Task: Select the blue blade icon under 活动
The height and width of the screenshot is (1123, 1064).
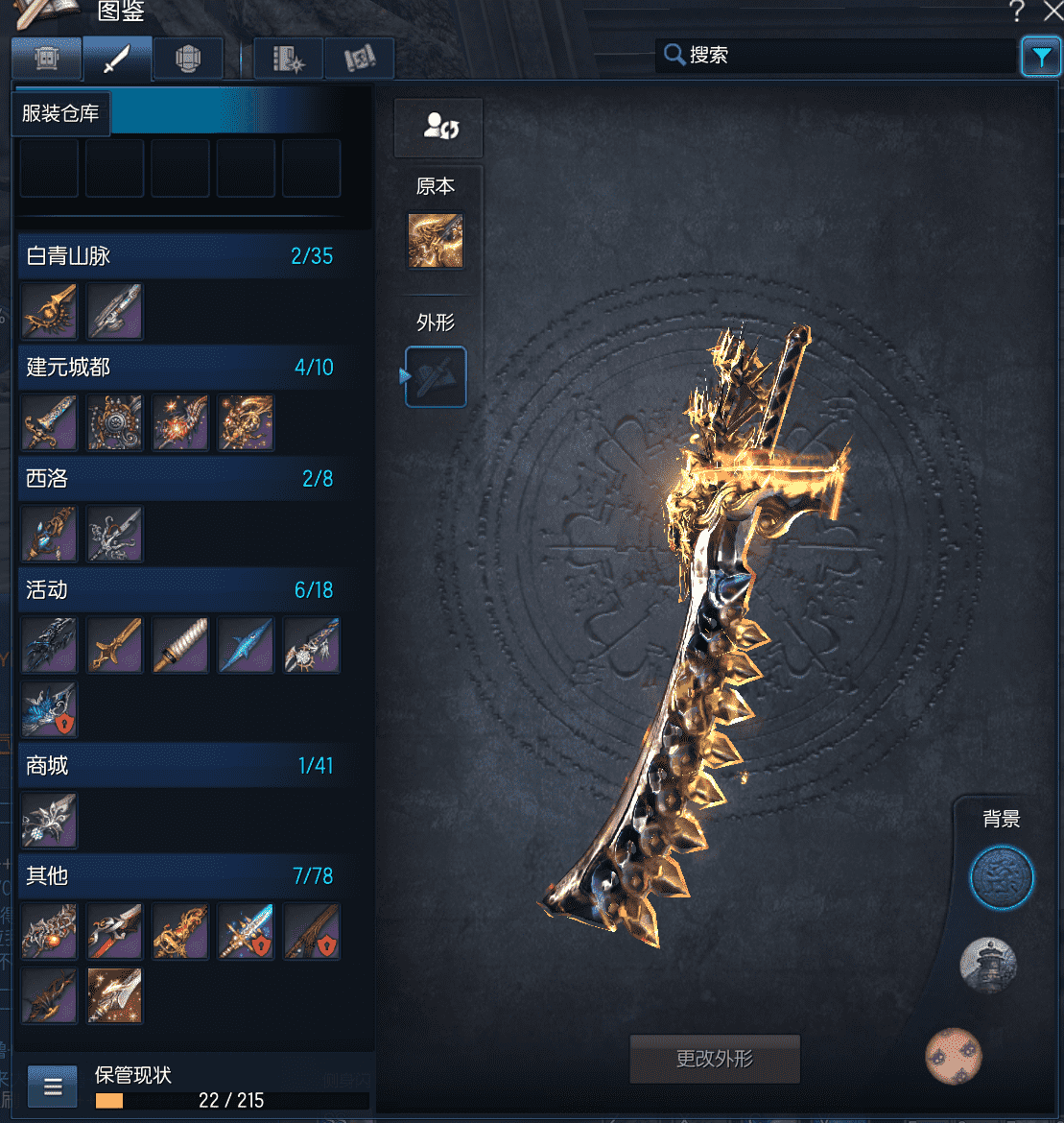Action: (x=246, y=645)
